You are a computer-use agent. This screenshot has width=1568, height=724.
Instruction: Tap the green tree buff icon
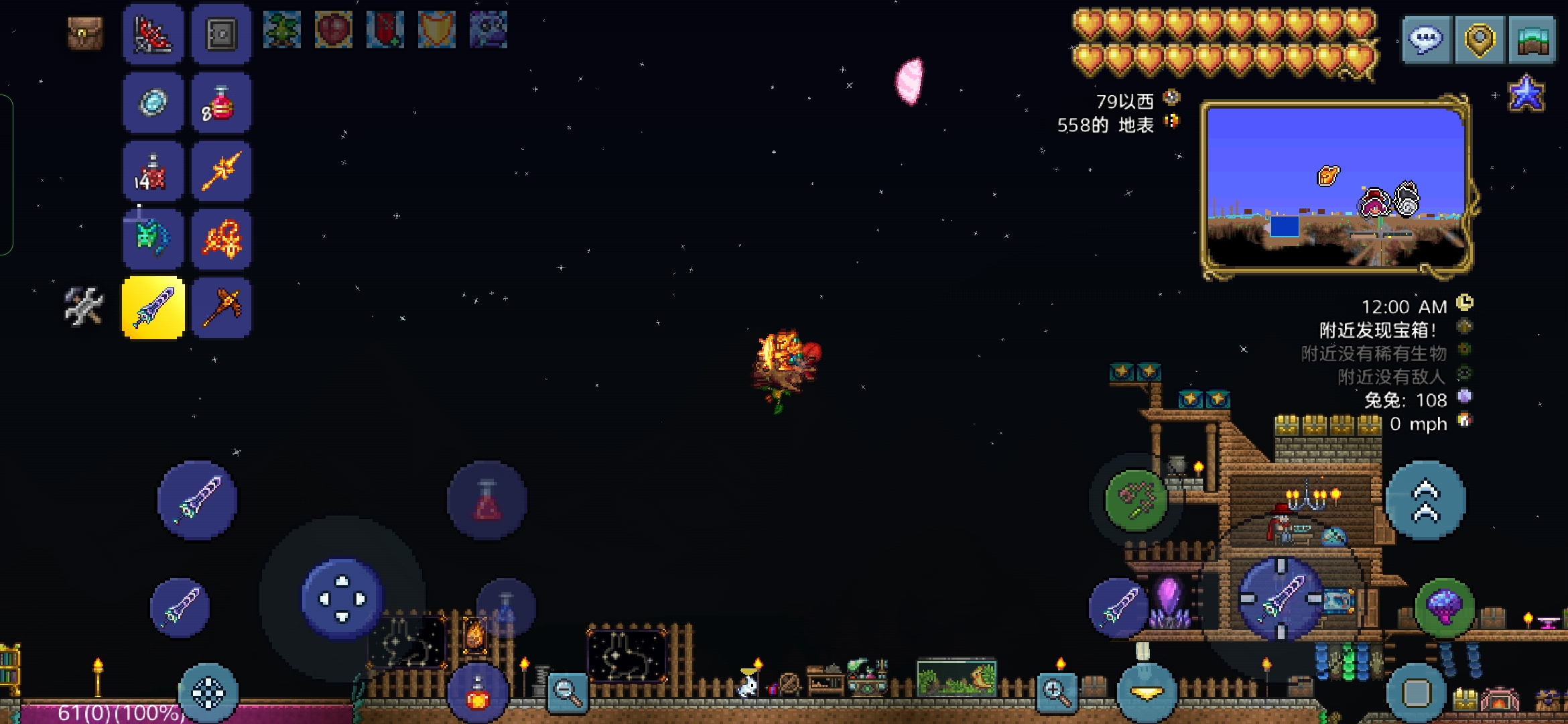[281, 30]
